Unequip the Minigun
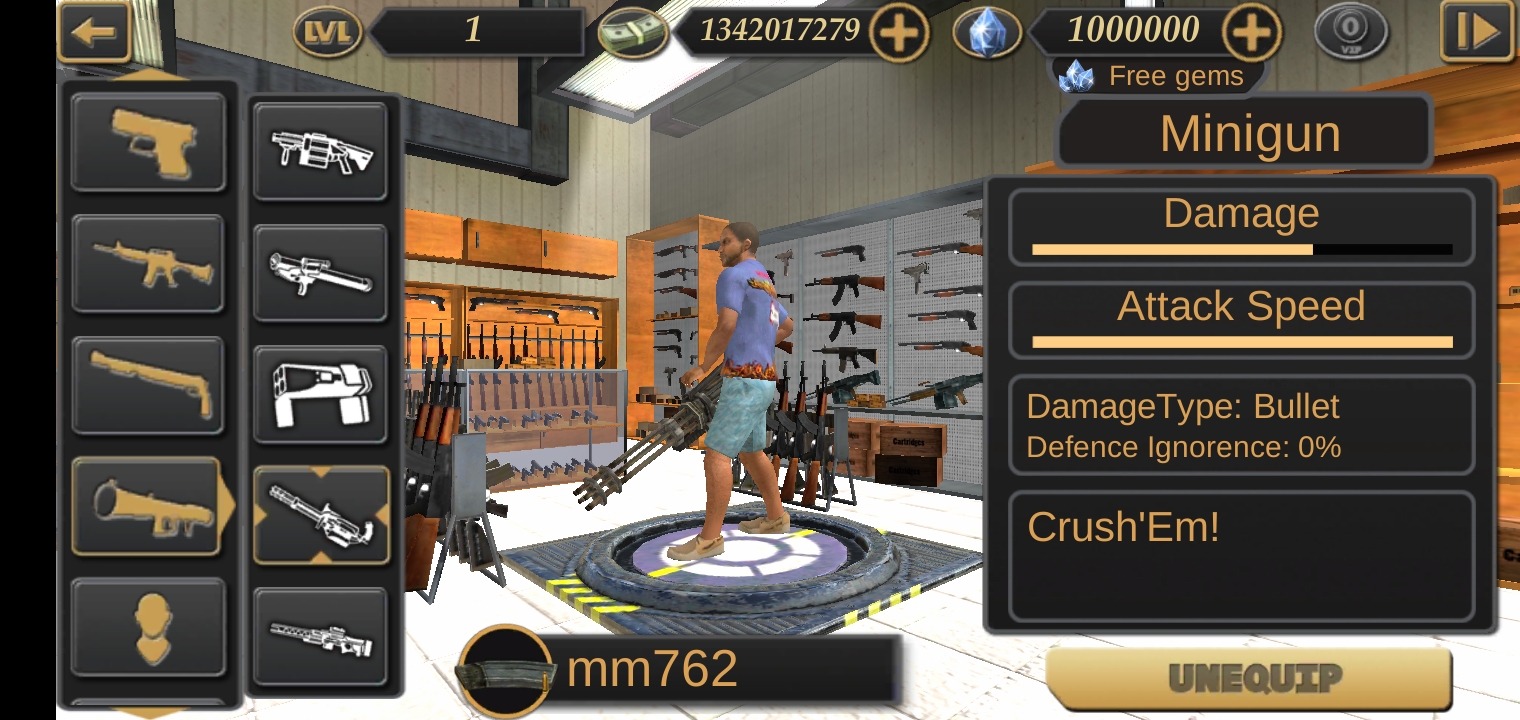 [1249, 679]
